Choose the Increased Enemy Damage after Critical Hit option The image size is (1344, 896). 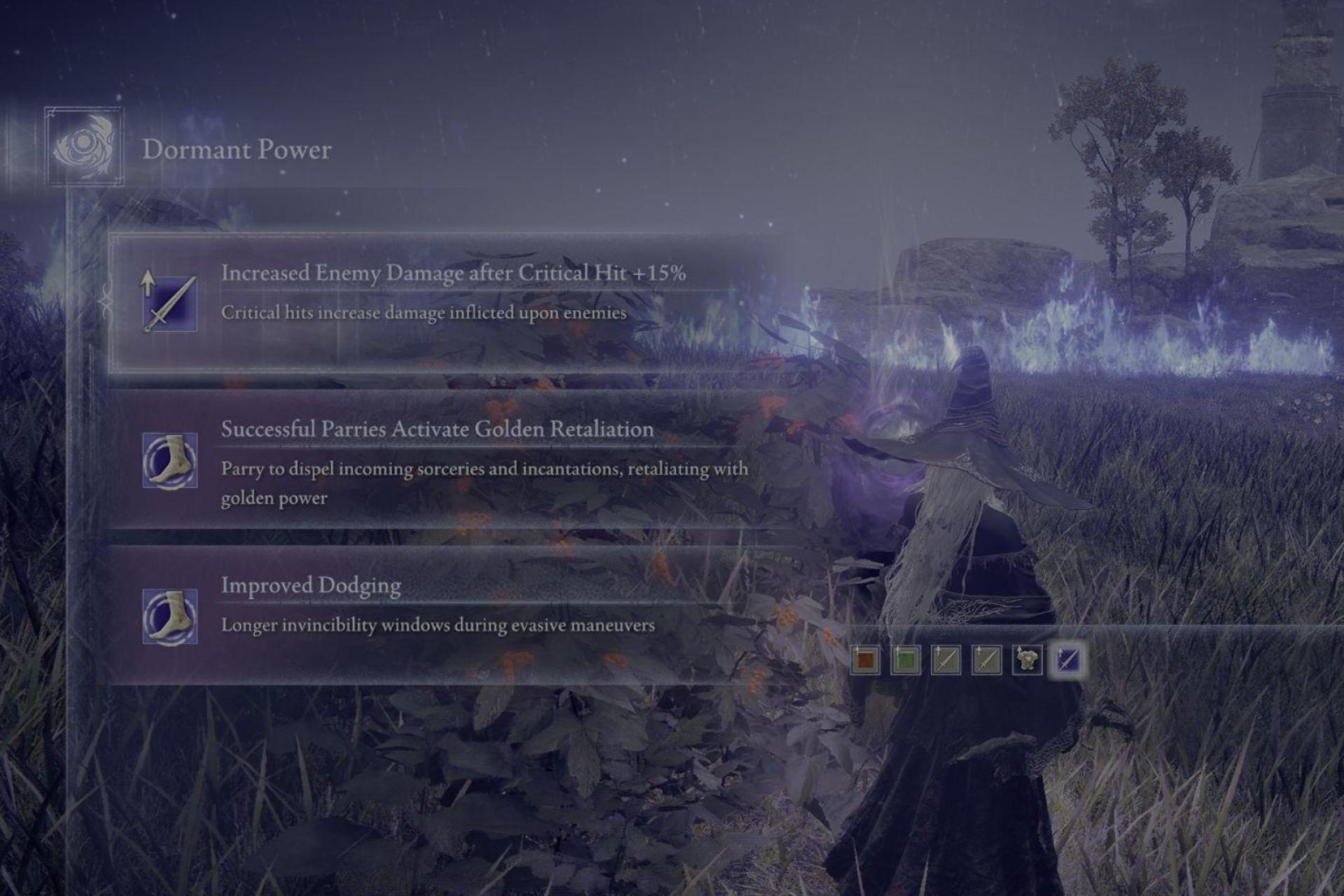coord(448,294)
